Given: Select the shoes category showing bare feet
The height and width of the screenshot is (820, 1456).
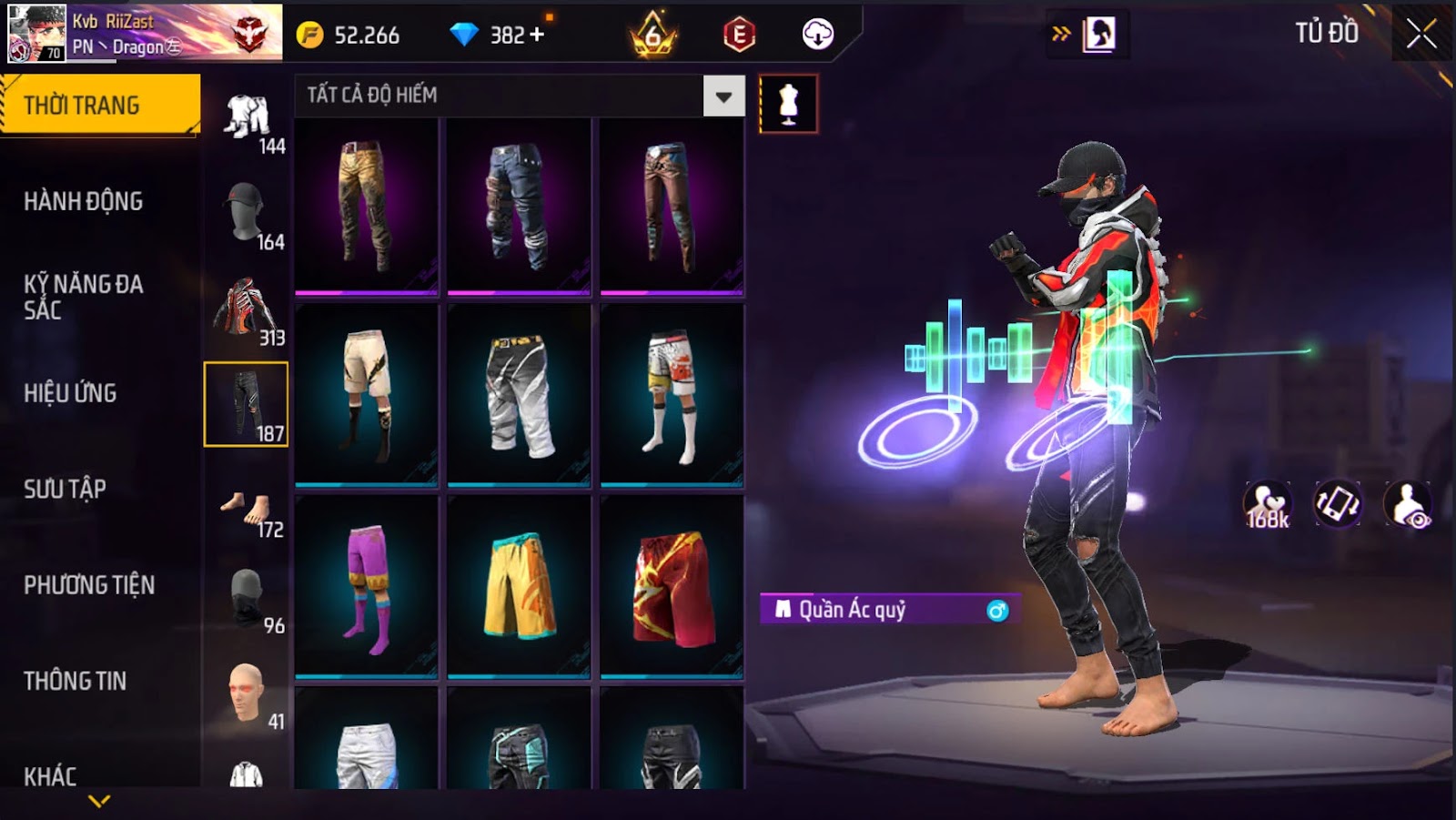Looking at the screenshot, I should (x=246, y=510).
